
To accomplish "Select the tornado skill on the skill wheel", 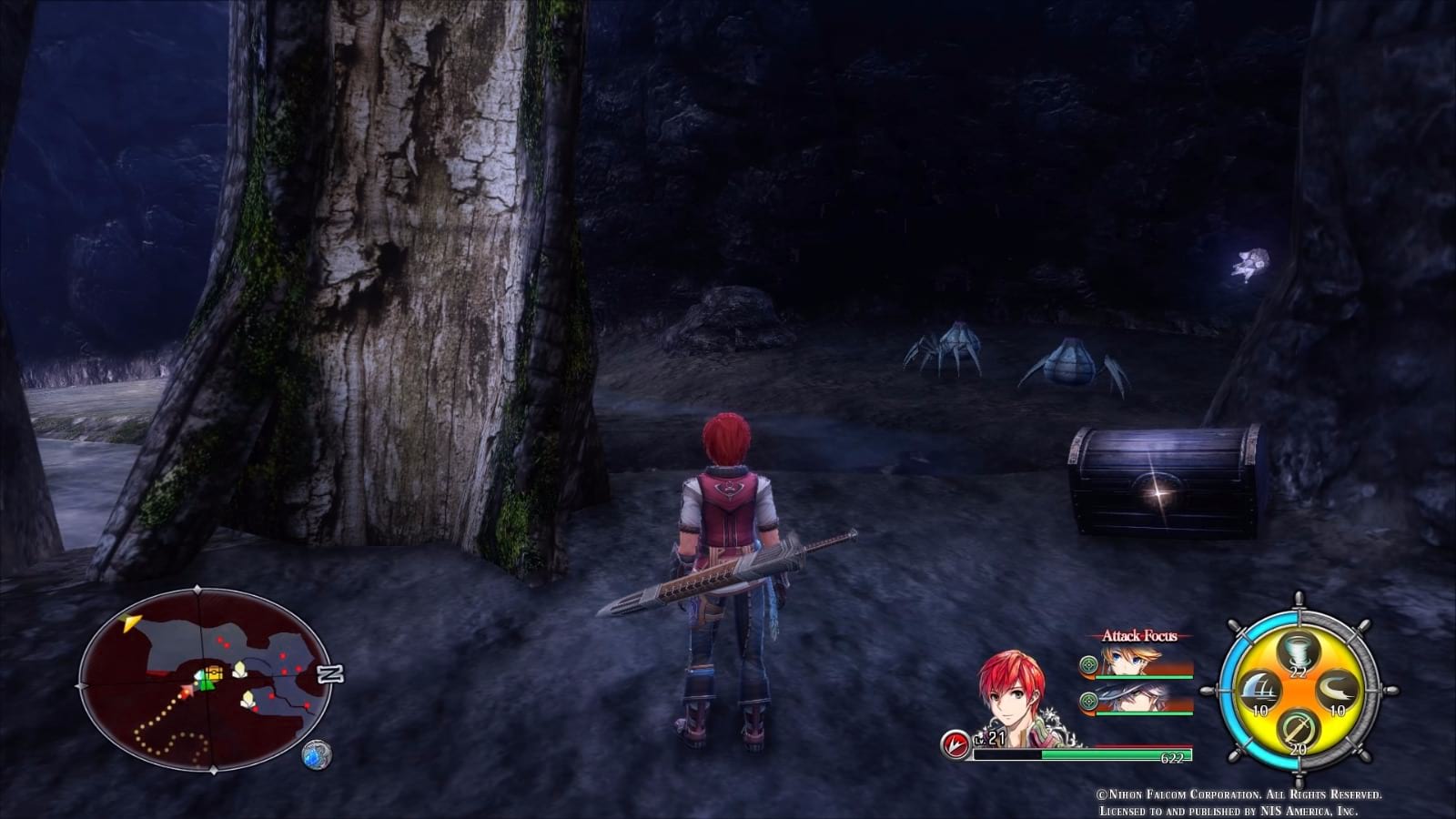I will coord(1295,652).
